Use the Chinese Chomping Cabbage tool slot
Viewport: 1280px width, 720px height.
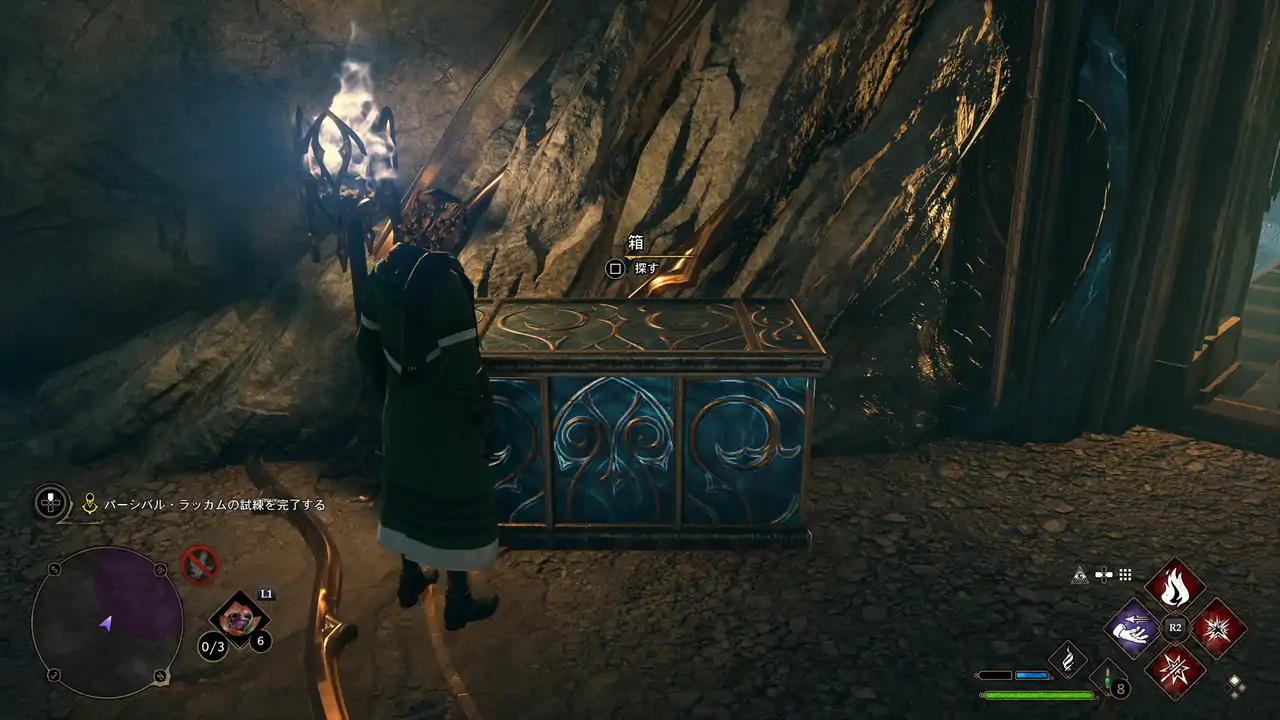[238, 619]
